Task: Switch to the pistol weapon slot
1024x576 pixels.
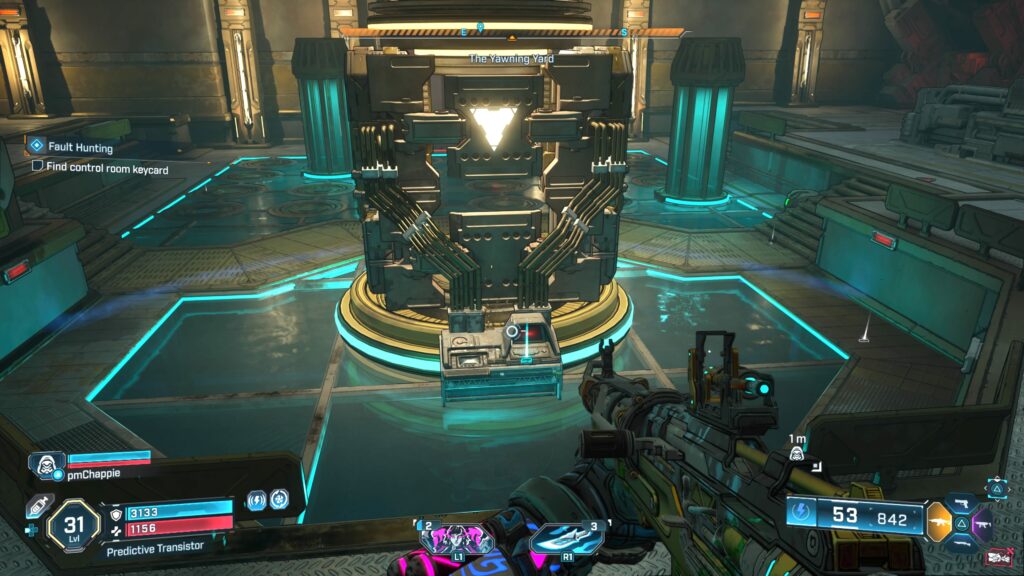Action: [x=963, y=500]
